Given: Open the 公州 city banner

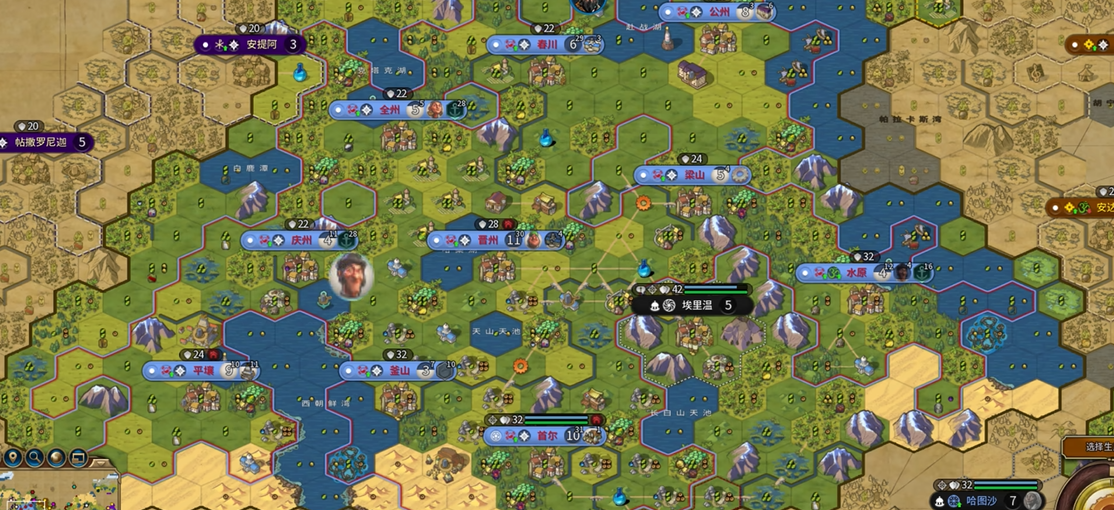Looking at the screenshot, I should click(x=719, y=12).
